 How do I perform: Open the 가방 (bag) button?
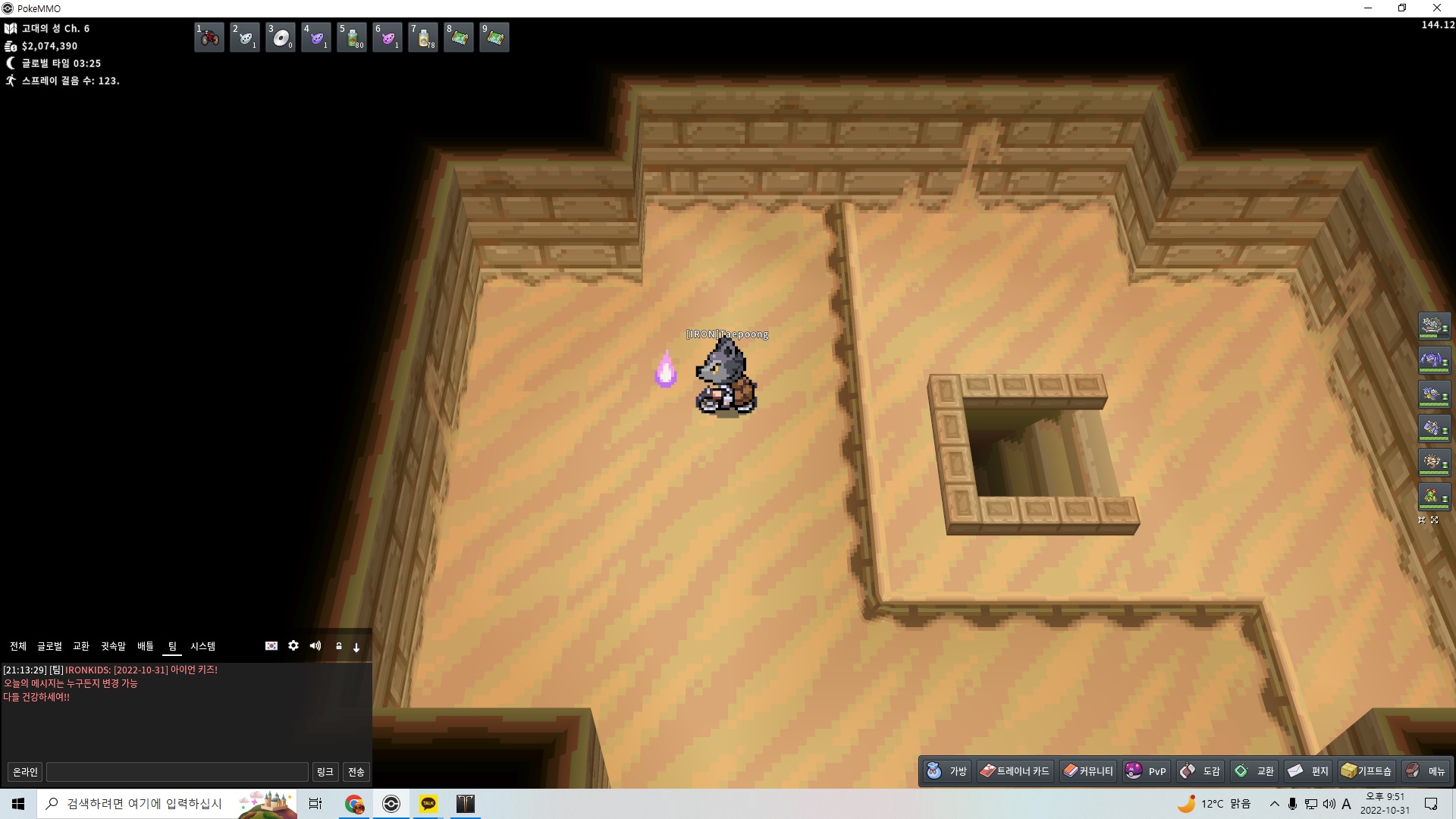946,771
